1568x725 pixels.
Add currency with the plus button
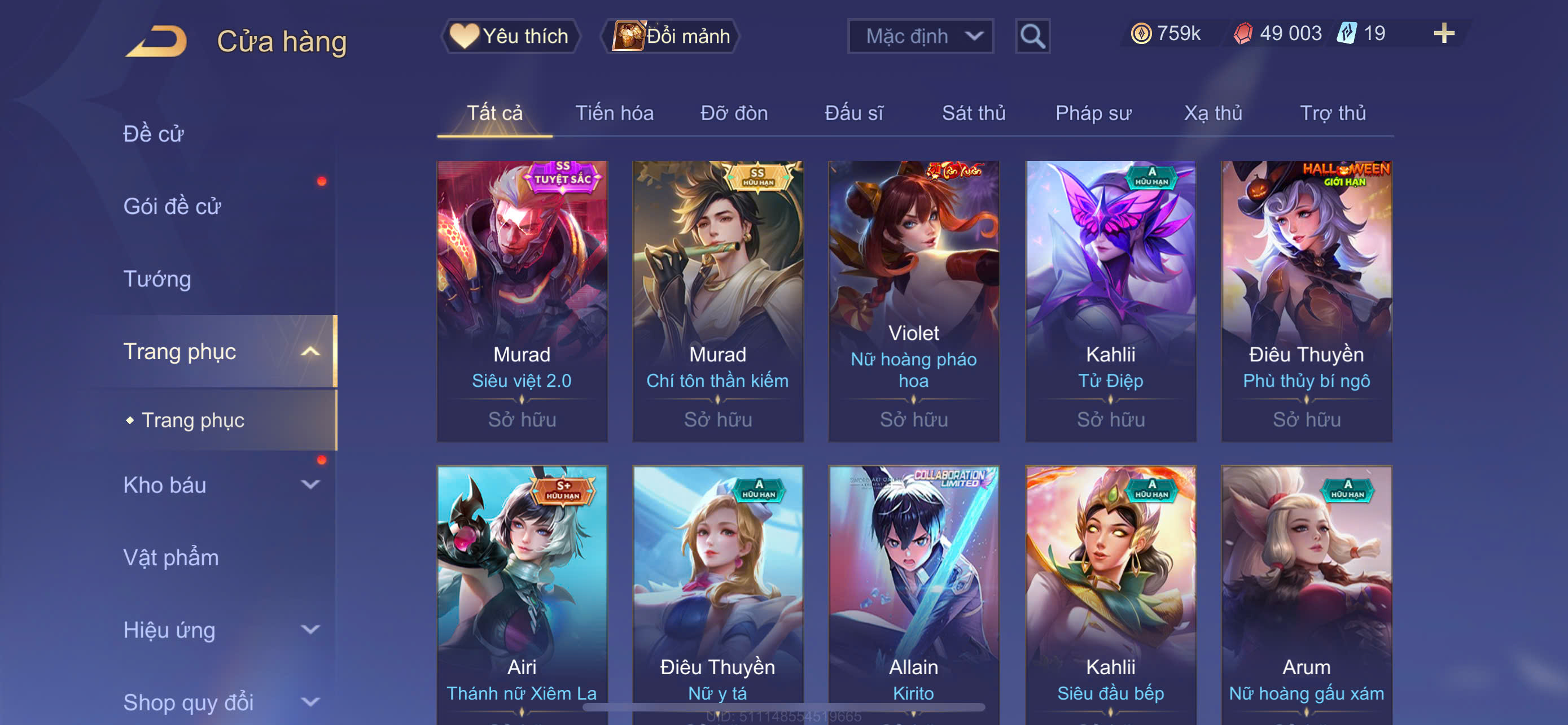(x=1443, y=33)
